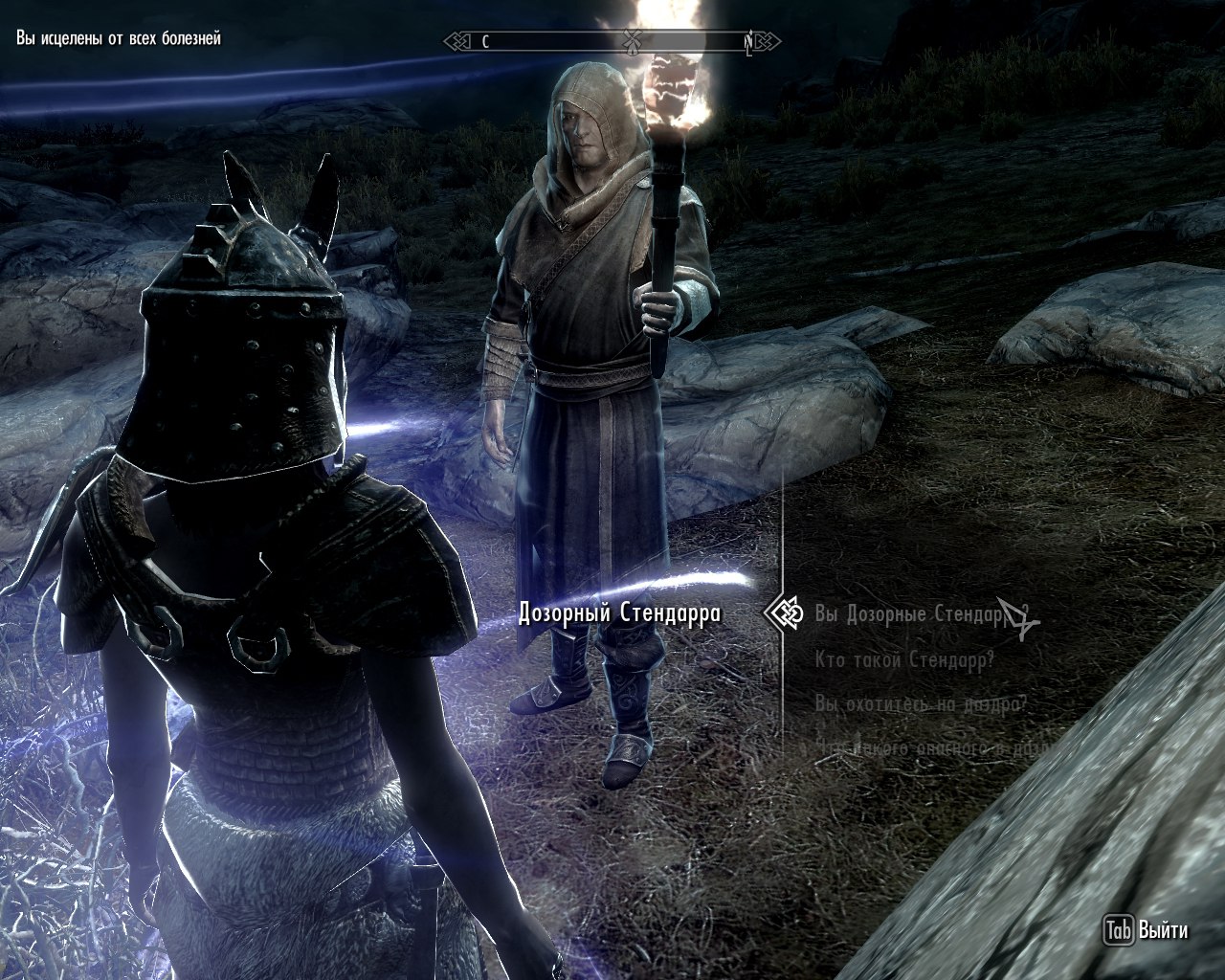Viewport: 1225px width, 980px height.
Task: Ask "Вы Дозорные Стендарра?"
Action: point(917,613)
